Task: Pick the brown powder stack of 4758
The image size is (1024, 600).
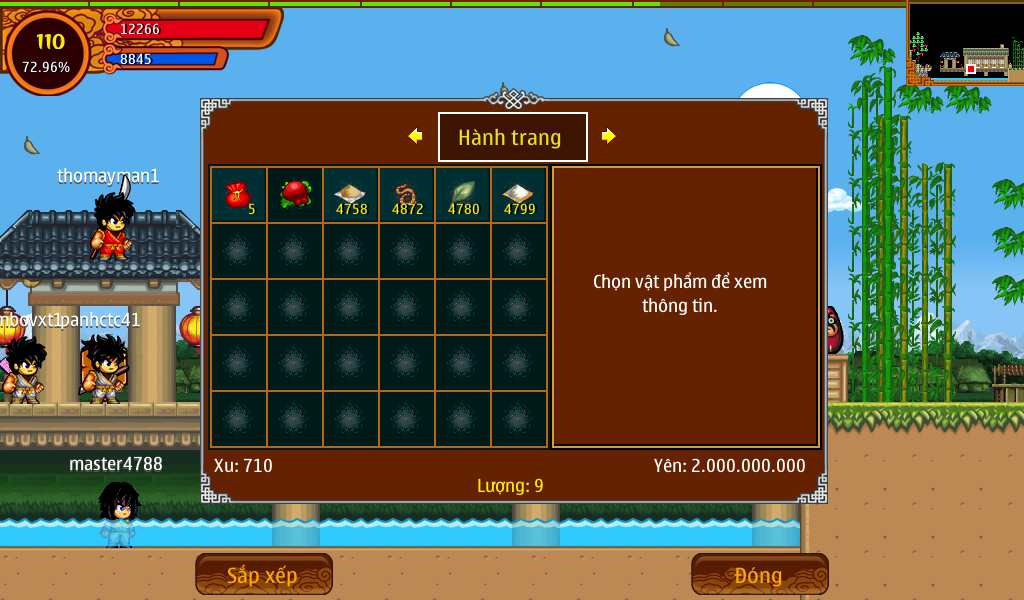Action: pyautogui.click(x=351, y=195)
